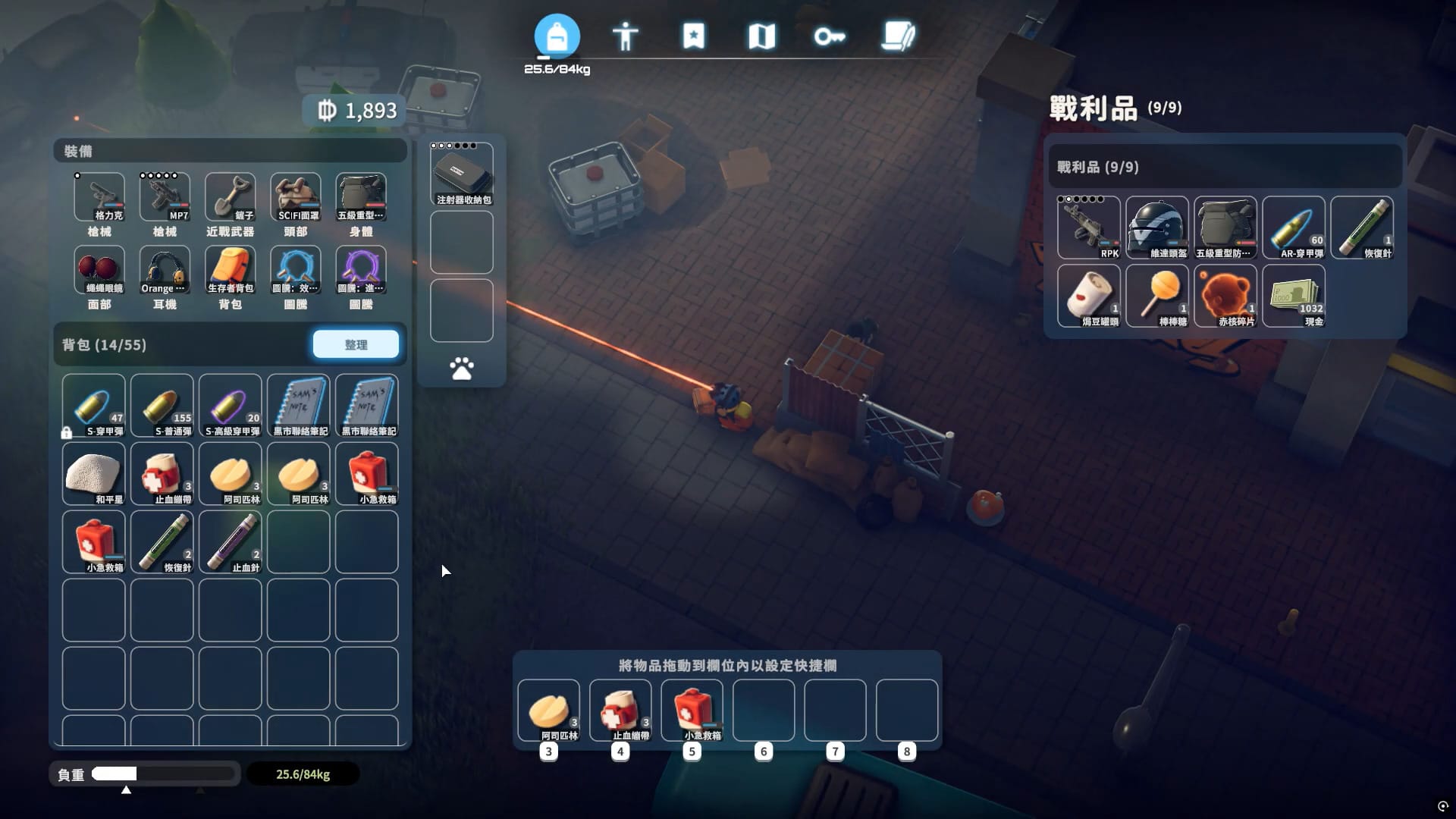This screenshot has height=819, width=1456.
Task: Select the aspirin in quick slot 3
Action: click(x=549, y=711)
